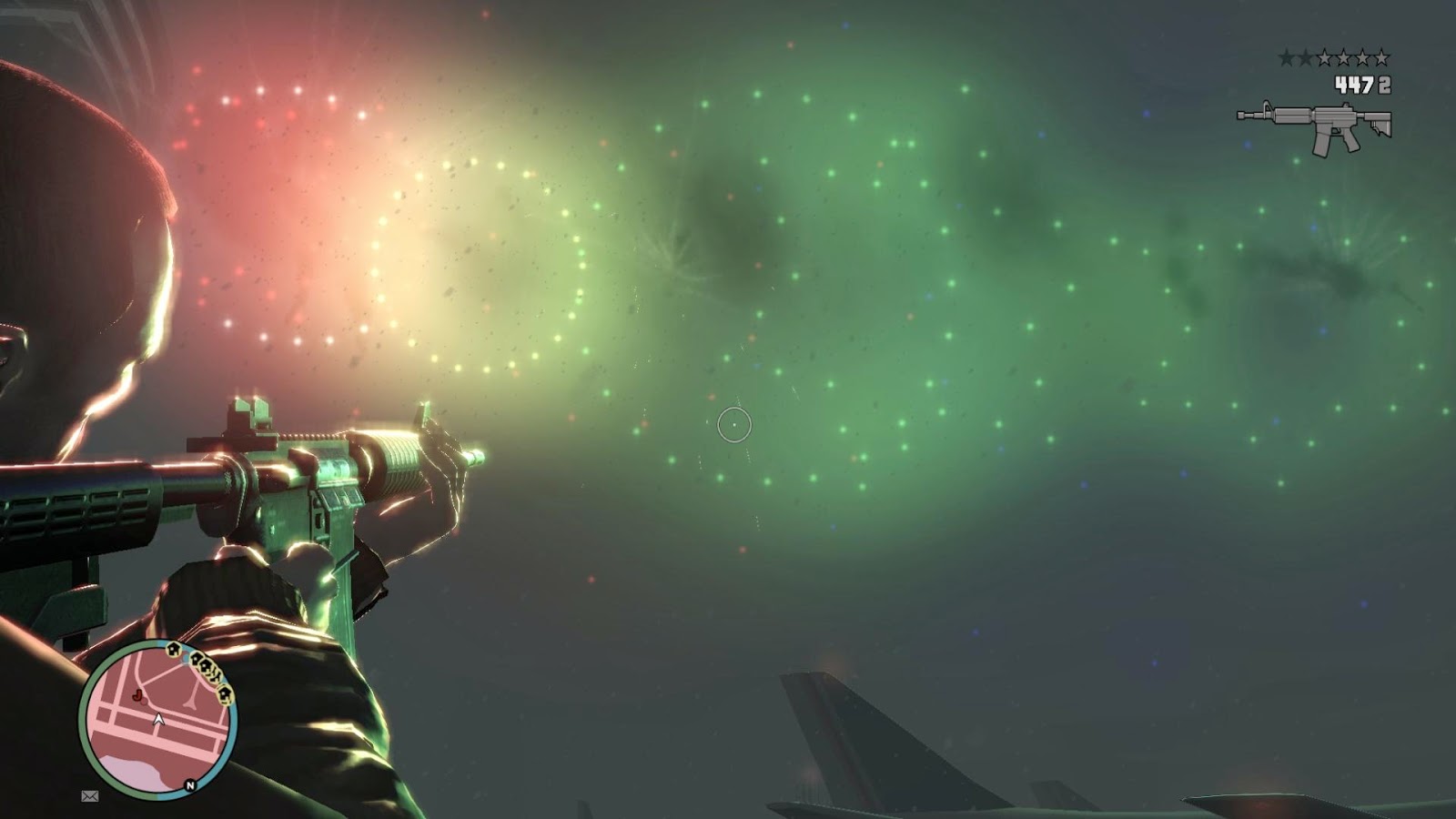
Task: Click the reserve magazine count '2'
Action: tap(1383, 85)
